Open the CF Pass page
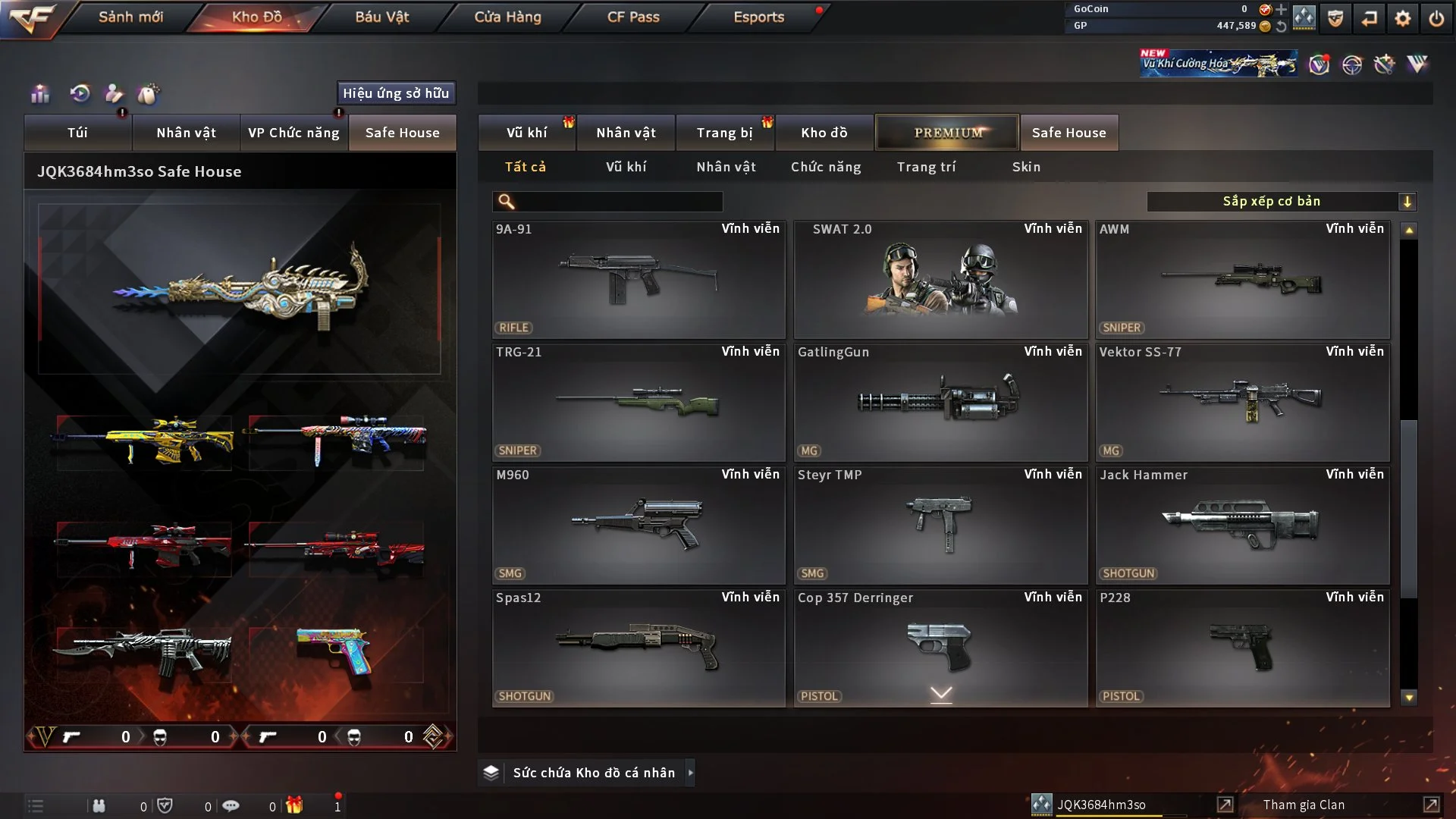Viewport: 1456px width, 819px height. 633,17
